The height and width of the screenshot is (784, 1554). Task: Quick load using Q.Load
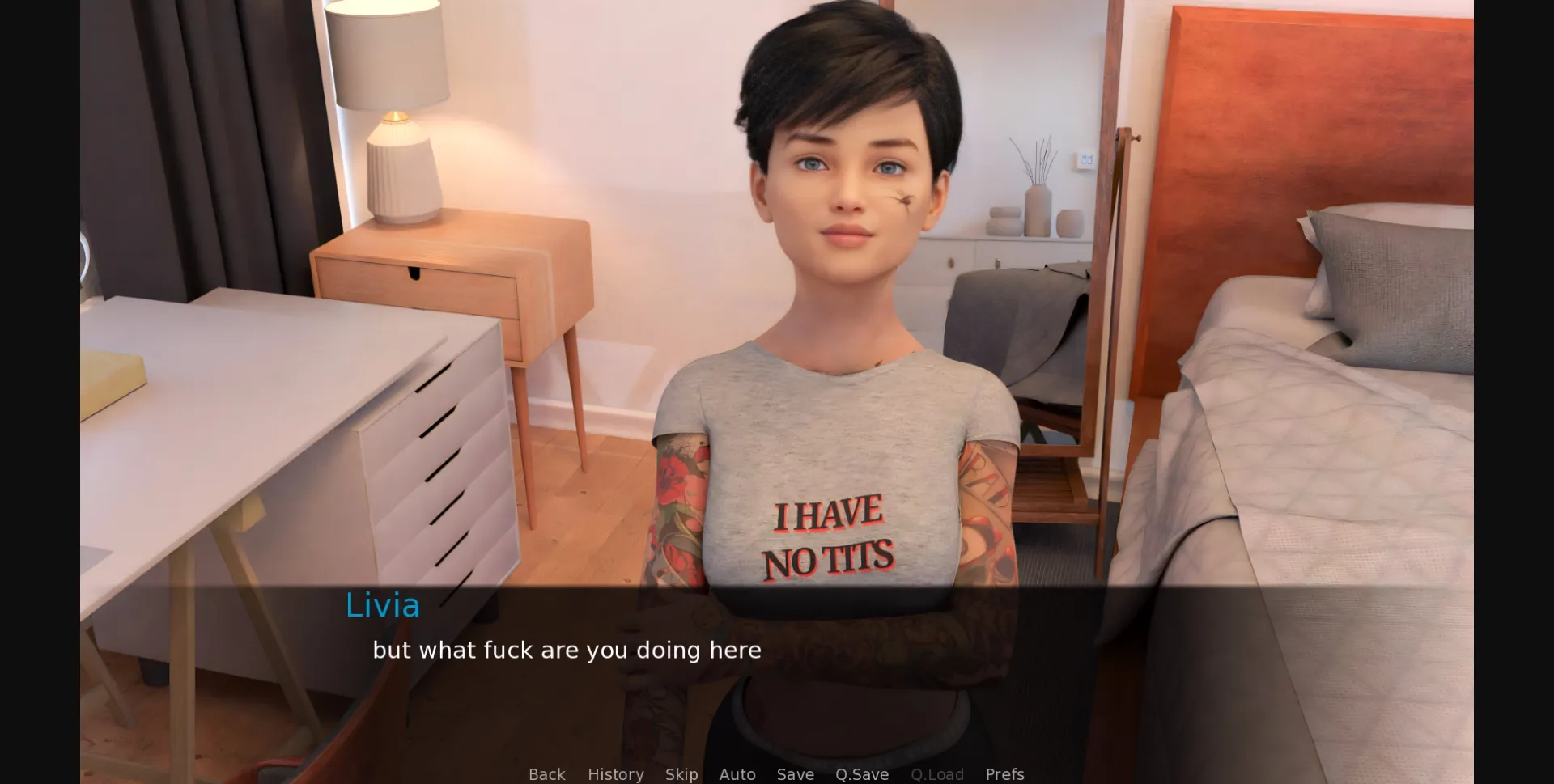click(936, 774)
